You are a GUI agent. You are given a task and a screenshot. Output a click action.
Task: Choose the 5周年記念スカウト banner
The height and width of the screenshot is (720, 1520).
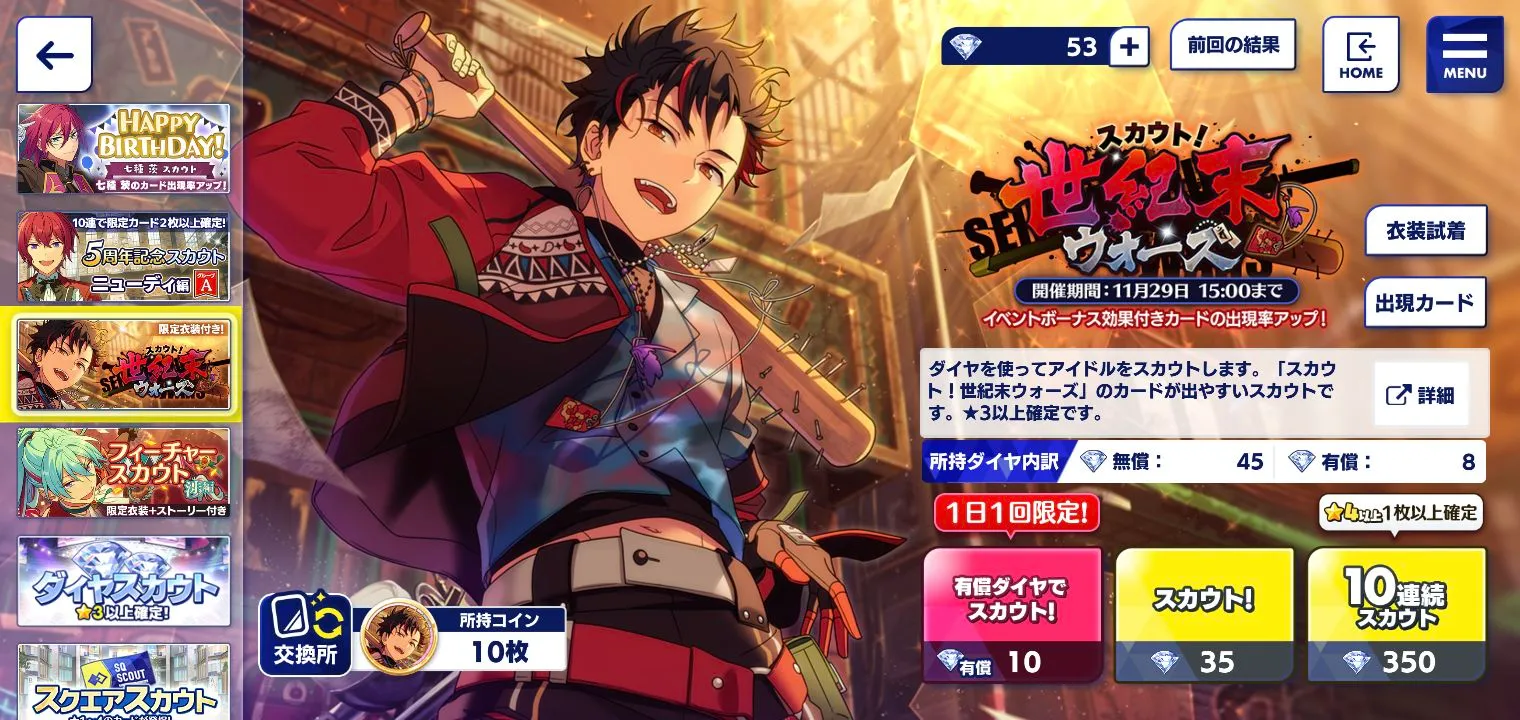pos(123,256)
